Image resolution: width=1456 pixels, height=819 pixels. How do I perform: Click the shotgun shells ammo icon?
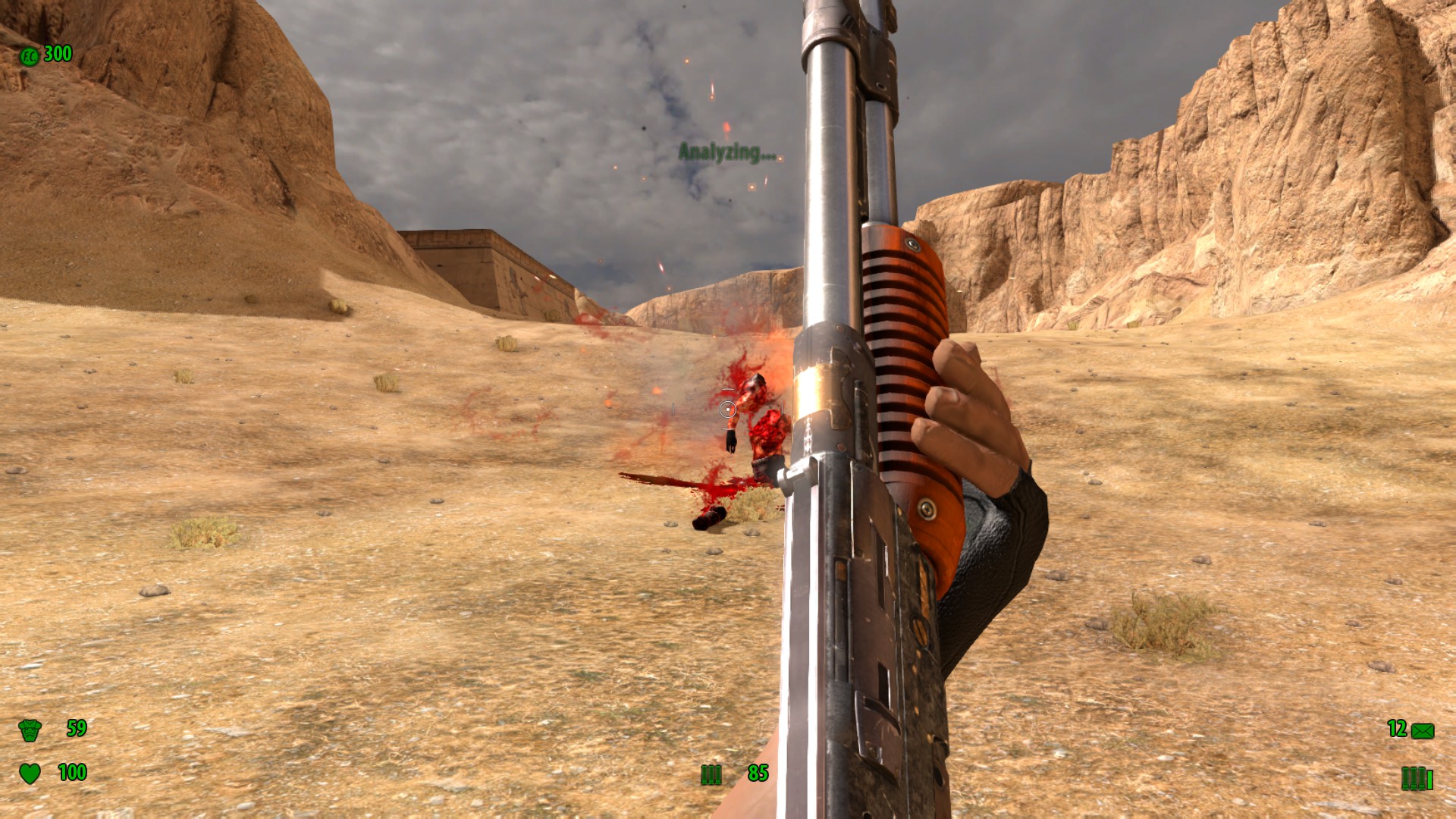pyautogui.click(x=711, y=774)
